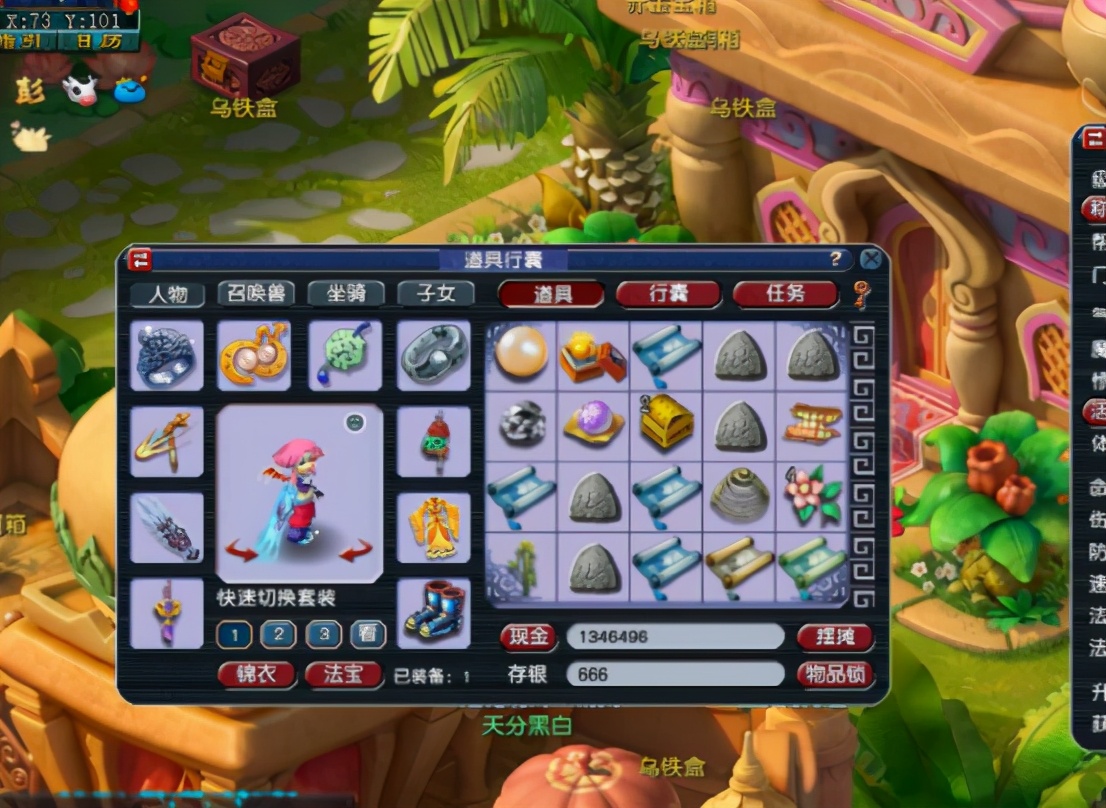Image resolution: width=1106 pixels, height=808 pixels.
Task: Choose the pink flower item slot
Action: [x=812, y=495]
